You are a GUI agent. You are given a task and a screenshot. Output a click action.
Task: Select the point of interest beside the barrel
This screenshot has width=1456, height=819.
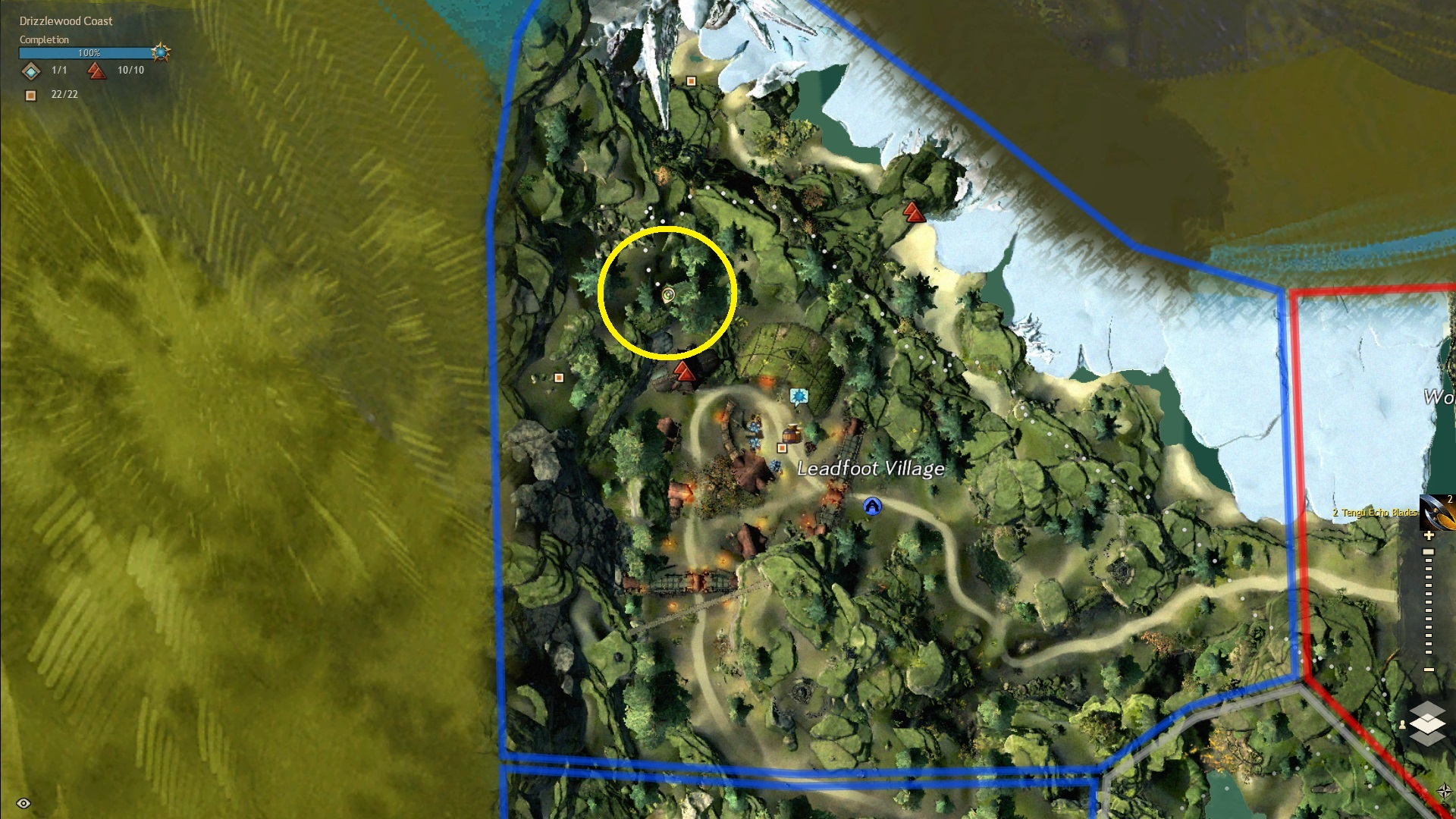pos(782,448)
